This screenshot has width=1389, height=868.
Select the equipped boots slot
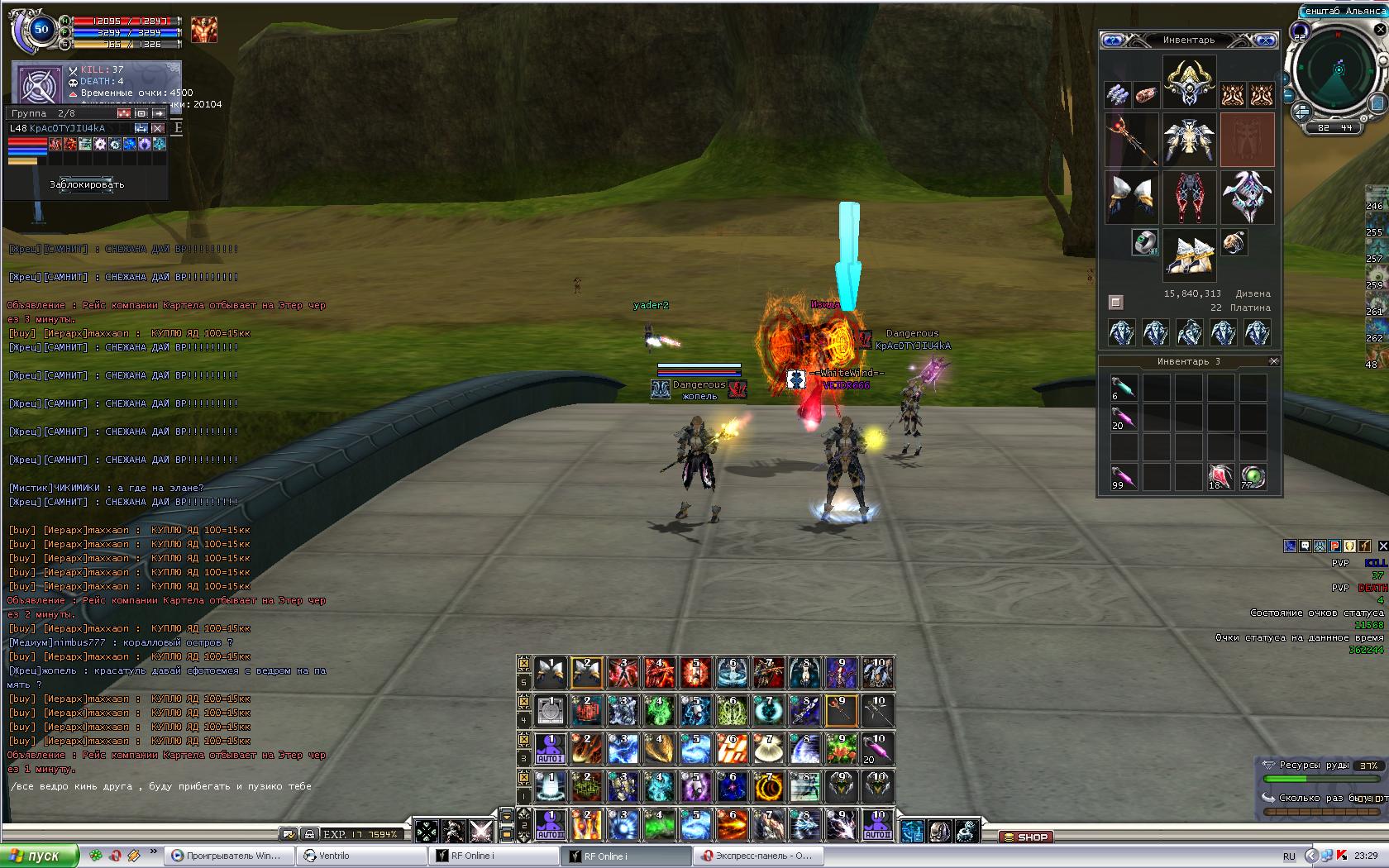click(1189, 252)
